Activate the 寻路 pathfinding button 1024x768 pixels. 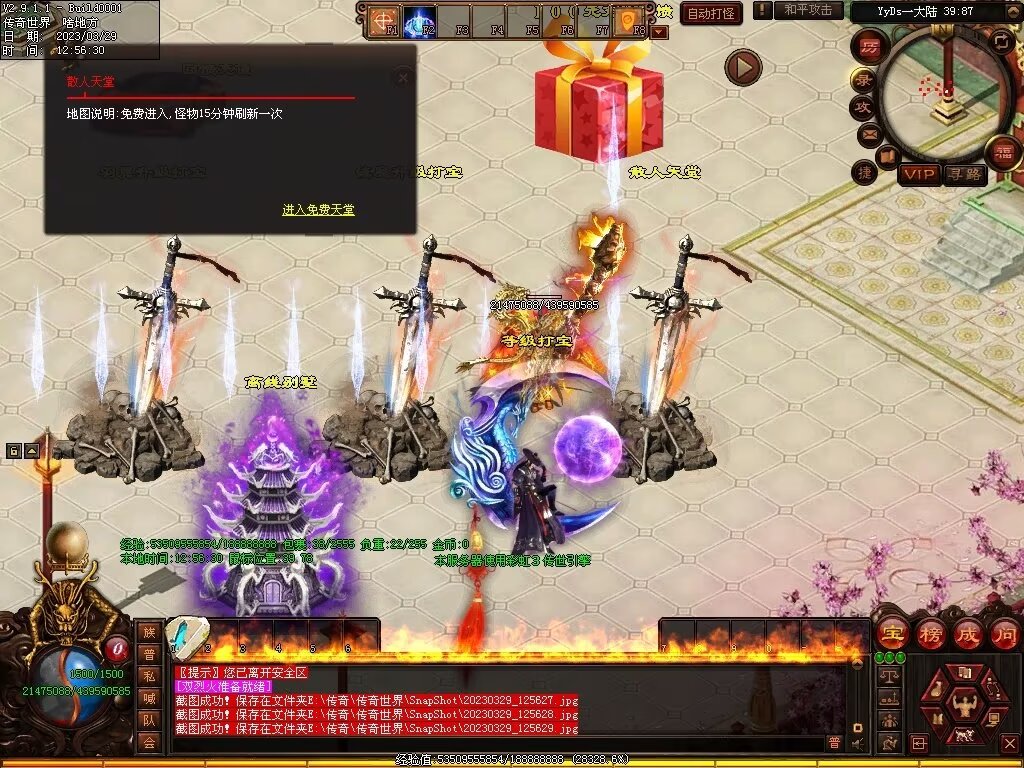(x=965, y=174)
